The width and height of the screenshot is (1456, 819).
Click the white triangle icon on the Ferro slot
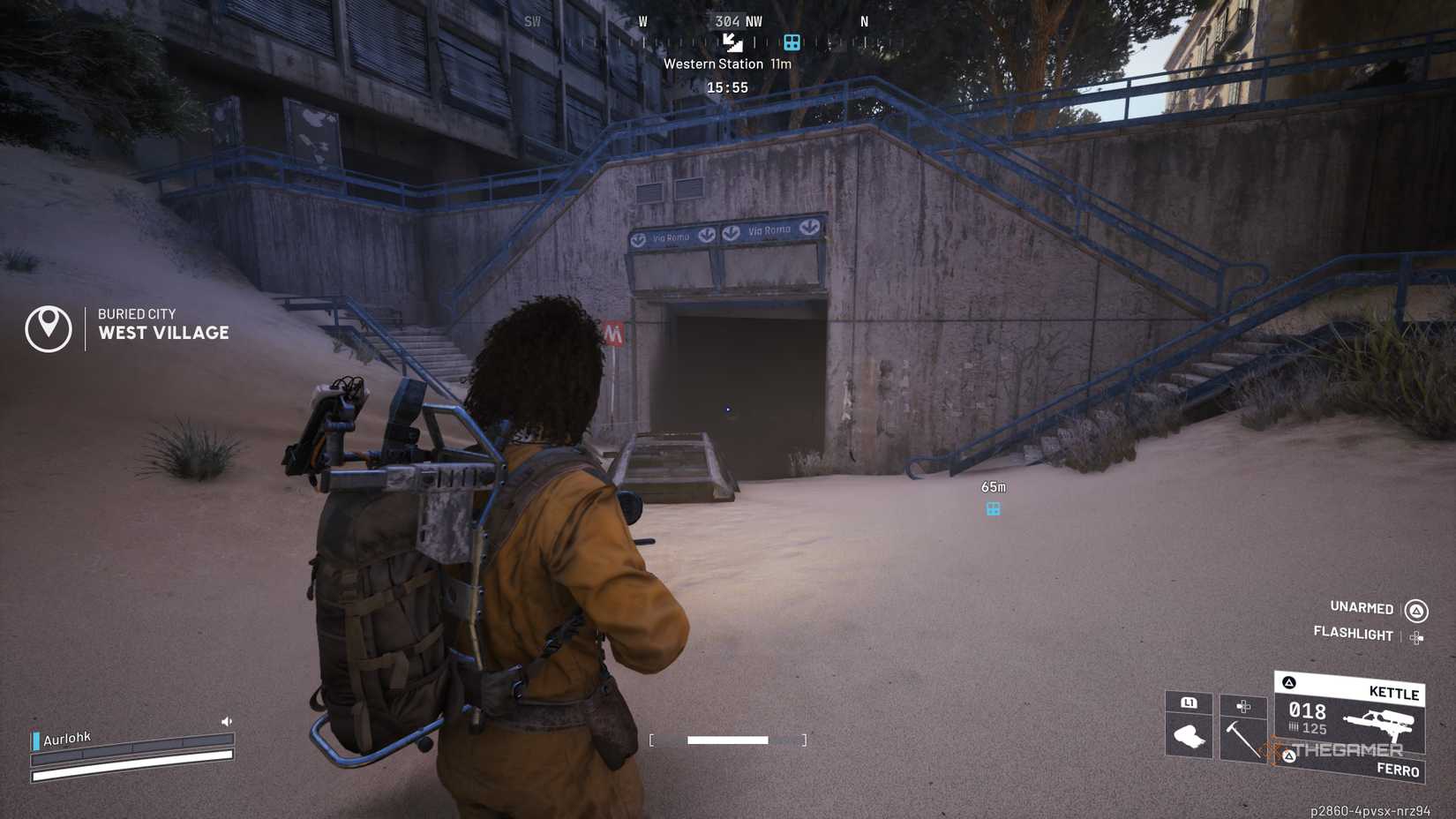(1289, 756)
